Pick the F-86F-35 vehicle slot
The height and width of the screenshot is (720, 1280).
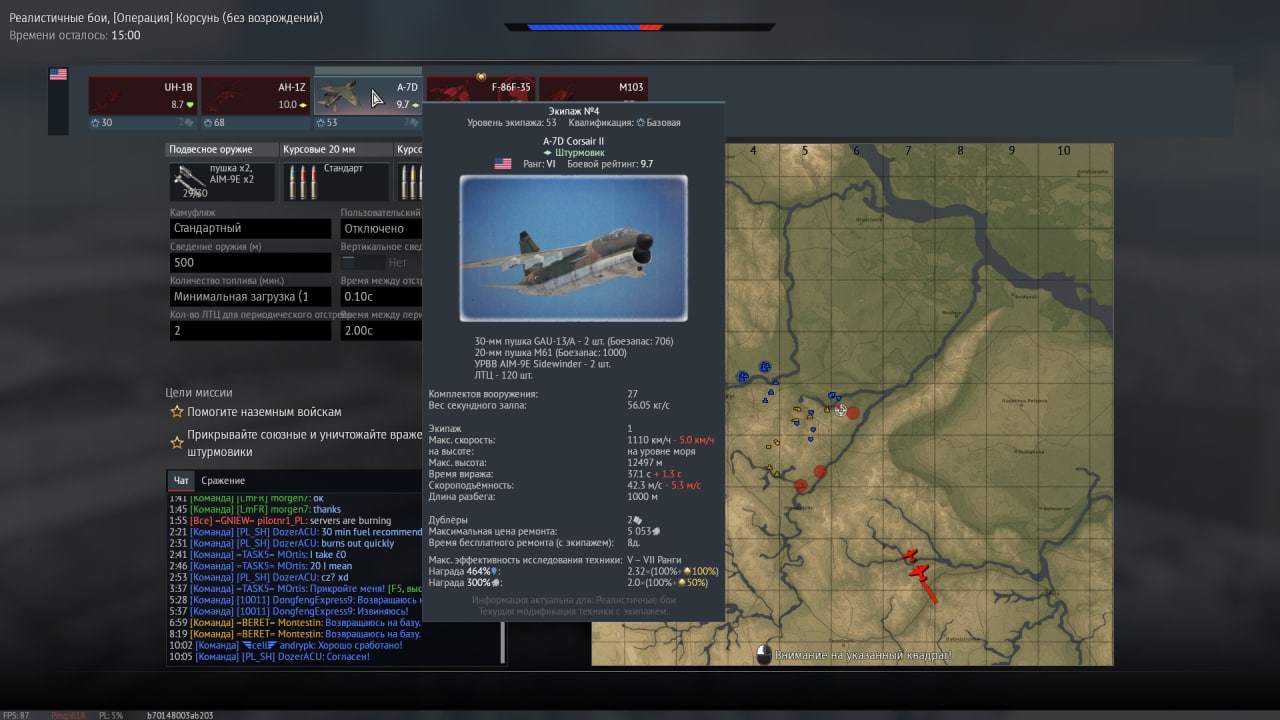click(482, 97)
